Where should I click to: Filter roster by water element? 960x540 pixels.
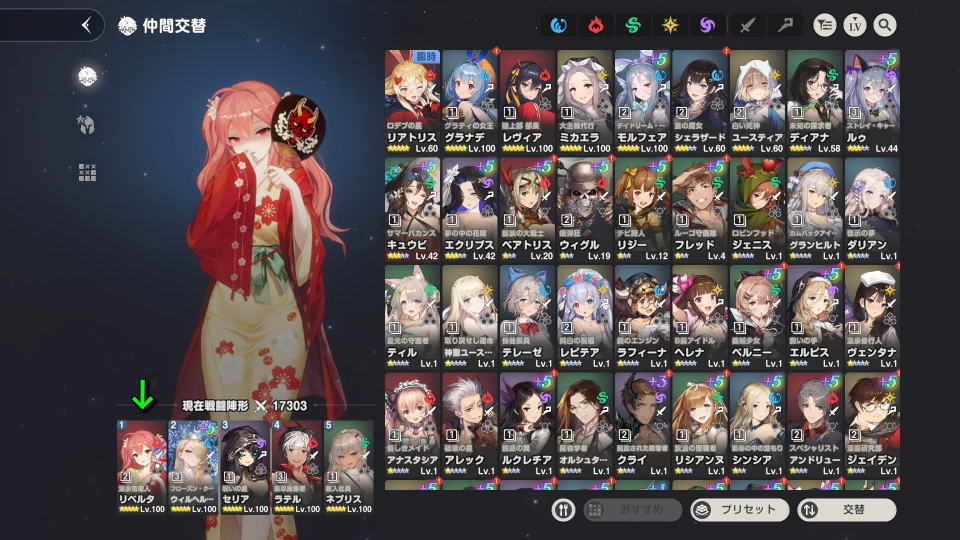558,25
